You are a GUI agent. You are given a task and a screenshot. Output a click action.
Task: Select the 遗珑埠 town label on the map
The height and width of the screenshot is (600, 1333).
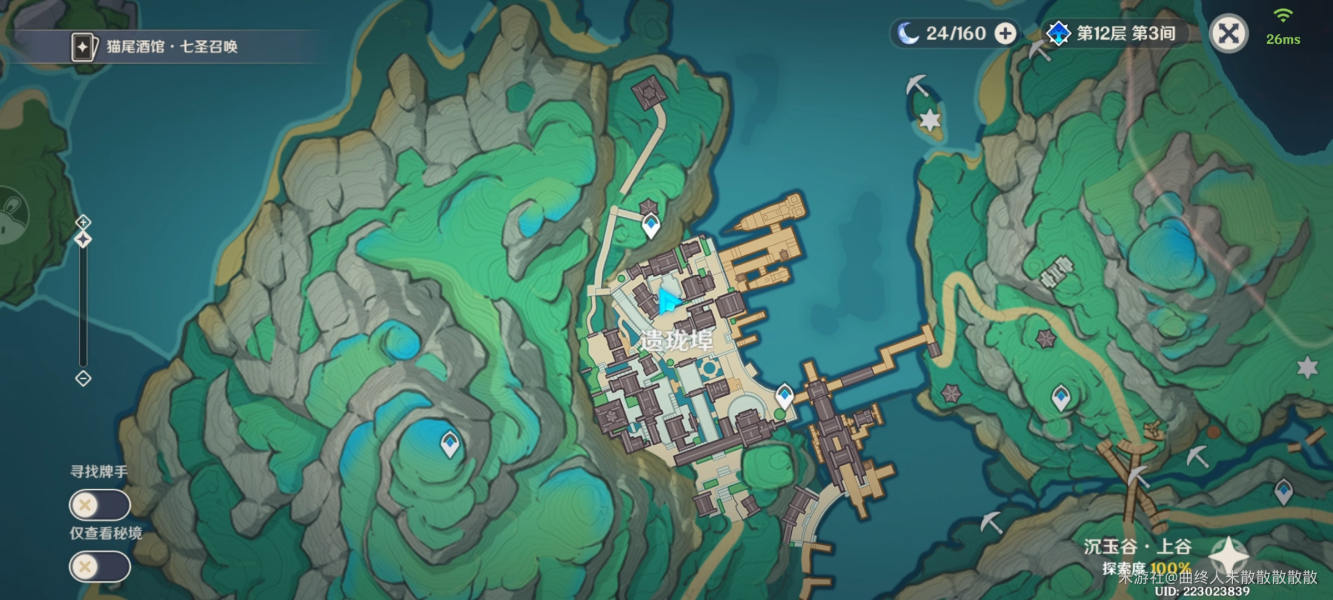coord(676,340)
